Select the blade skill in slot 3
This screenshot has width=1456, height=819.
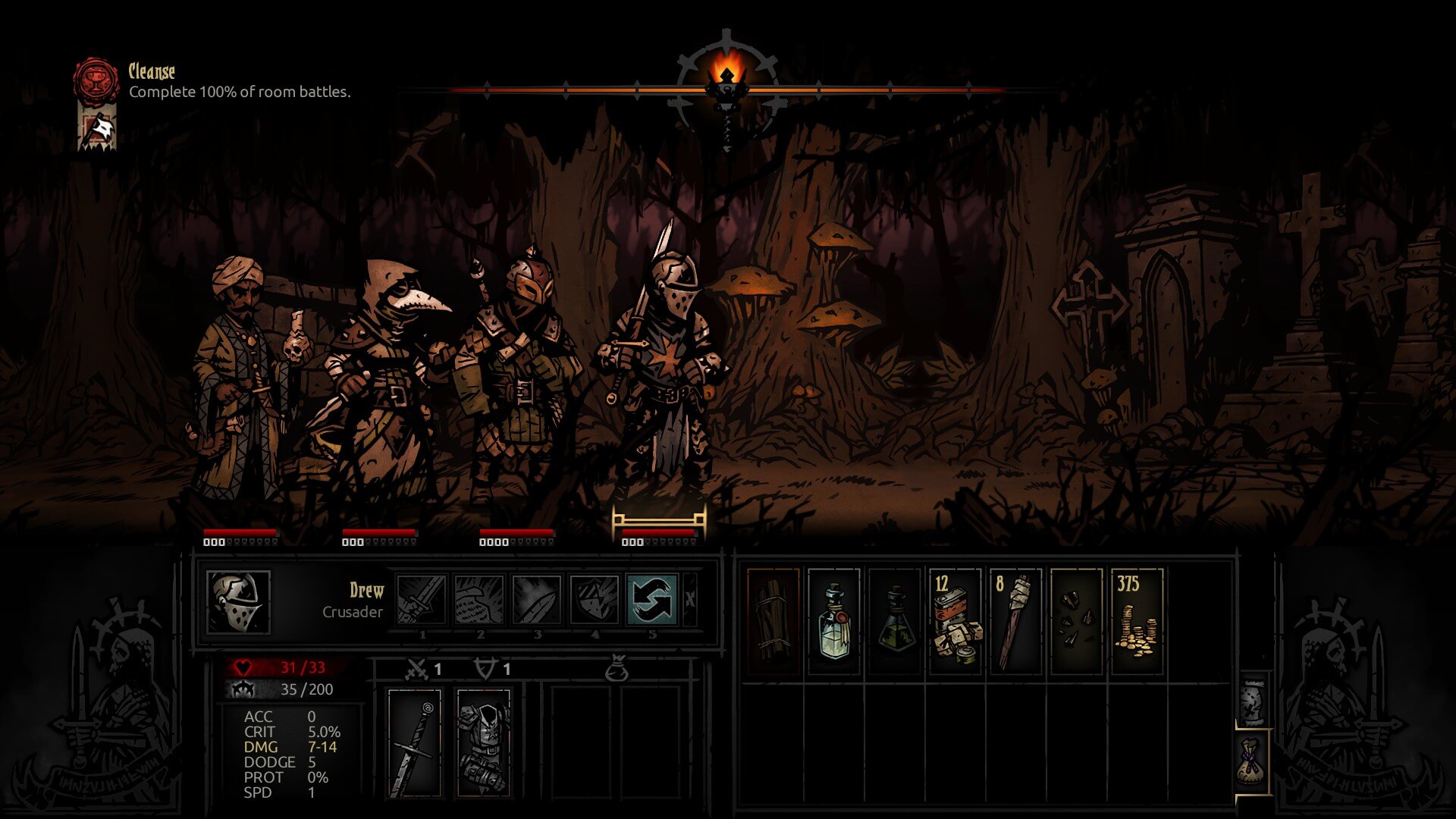tap(537, 600)
